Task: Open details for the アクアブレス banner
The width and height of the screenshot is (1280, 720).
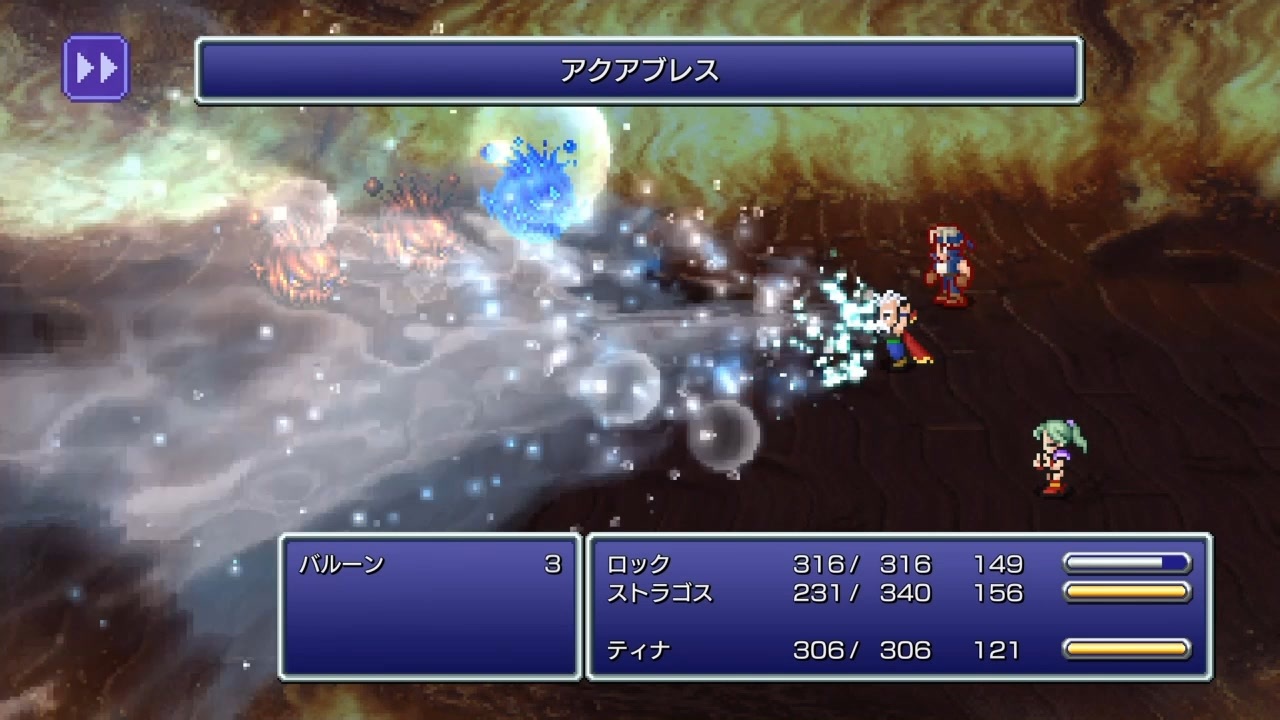Action: pyautogui.click(x=640, y=68)
